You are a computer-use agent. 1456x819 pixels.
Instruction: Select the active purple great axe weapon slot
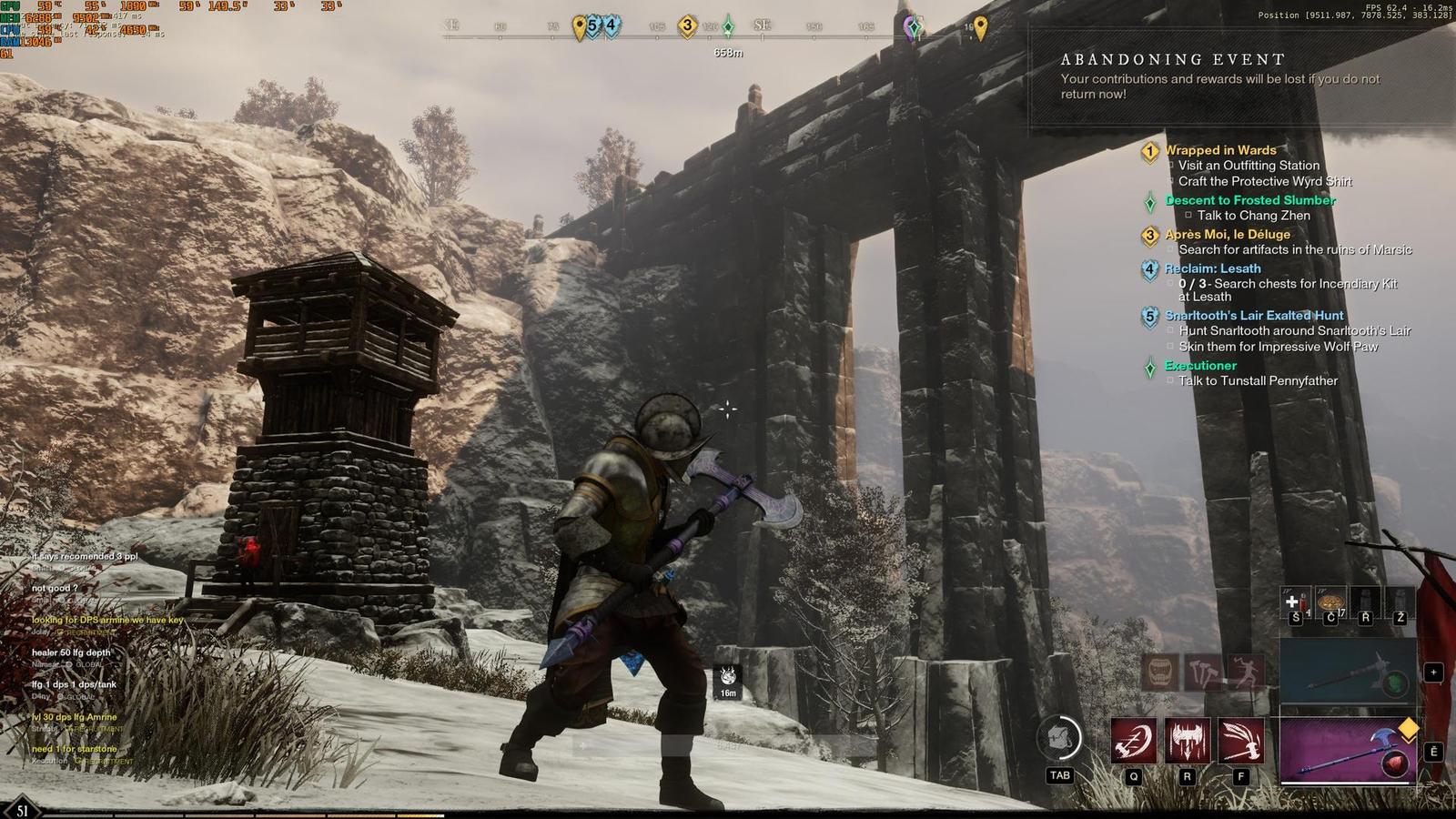pos(1348,750)
